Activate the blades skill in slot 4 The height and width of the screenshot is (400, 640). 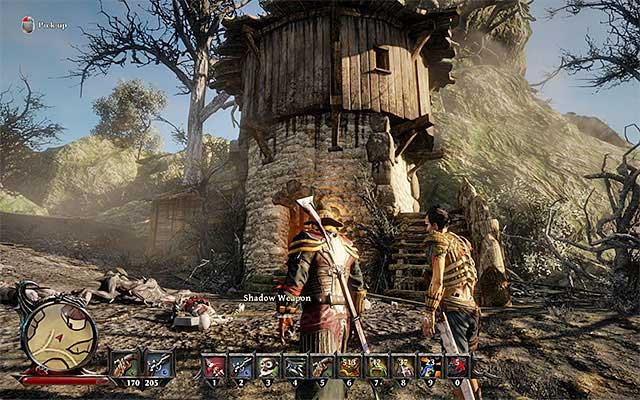pyautogui.click(x=295, y=366)
